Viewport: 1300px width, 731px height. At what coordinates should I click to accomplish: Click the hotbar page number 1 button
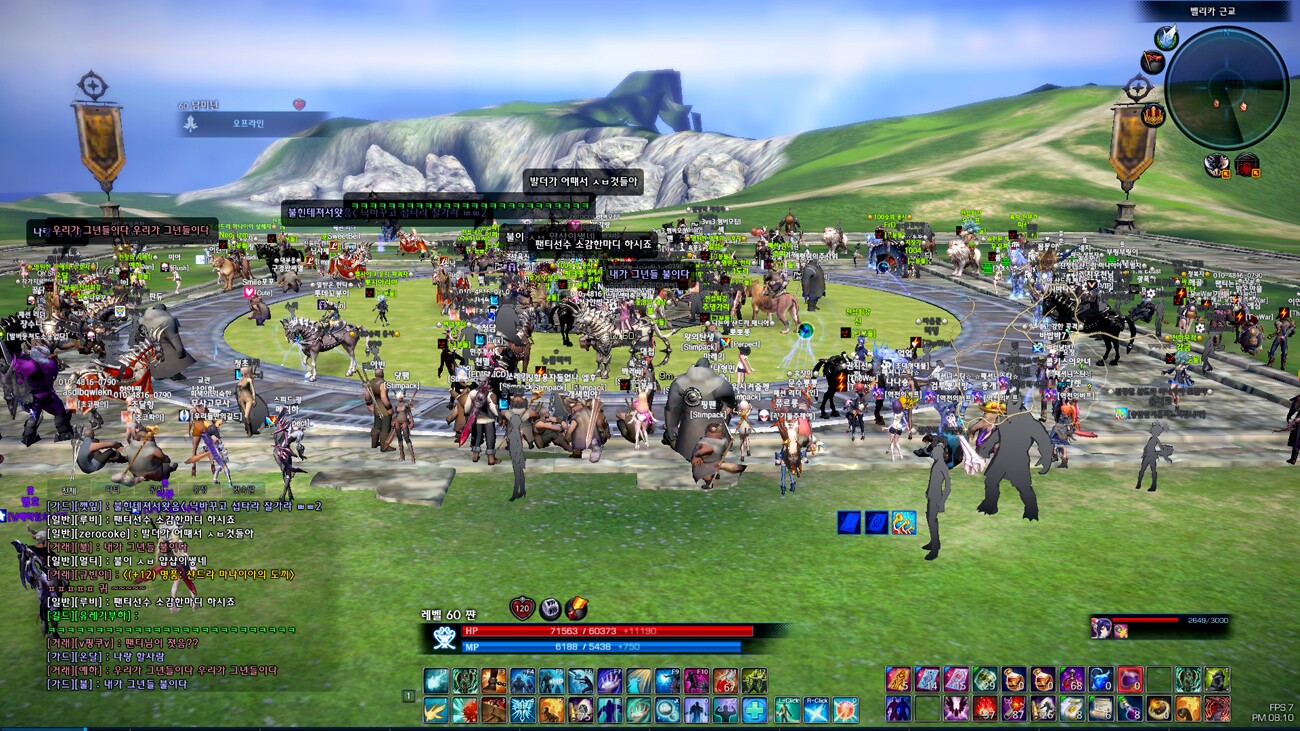click(x=408, y=696)
